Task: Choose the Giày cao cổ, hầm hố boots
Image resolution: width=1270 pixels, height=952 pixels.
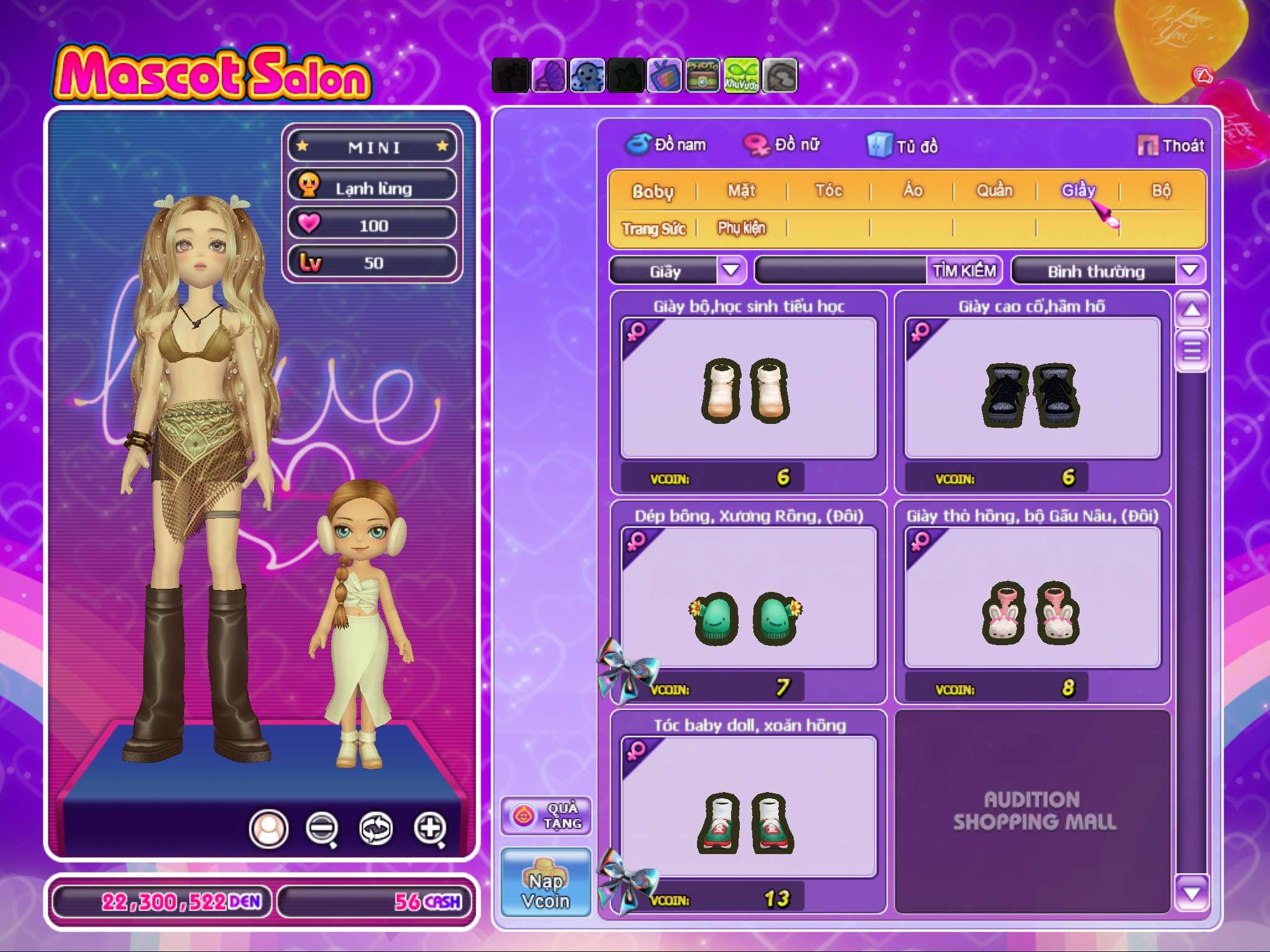Action: point(1032,389)
